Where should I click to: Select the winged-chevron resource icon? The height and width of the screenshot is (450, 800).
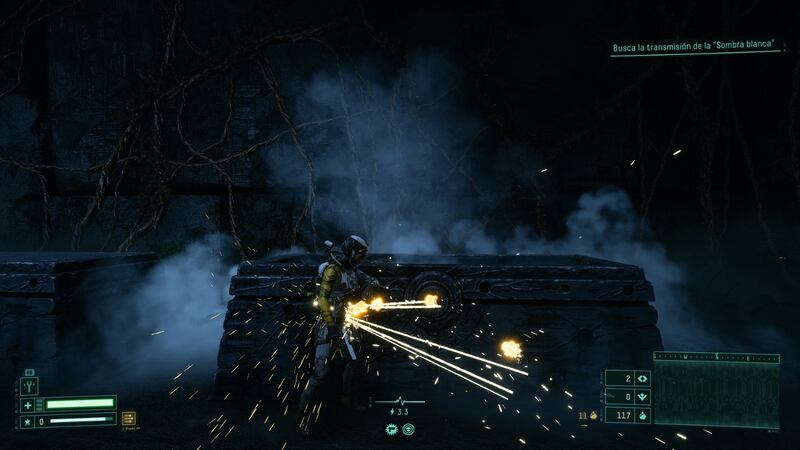coord(641,396)
